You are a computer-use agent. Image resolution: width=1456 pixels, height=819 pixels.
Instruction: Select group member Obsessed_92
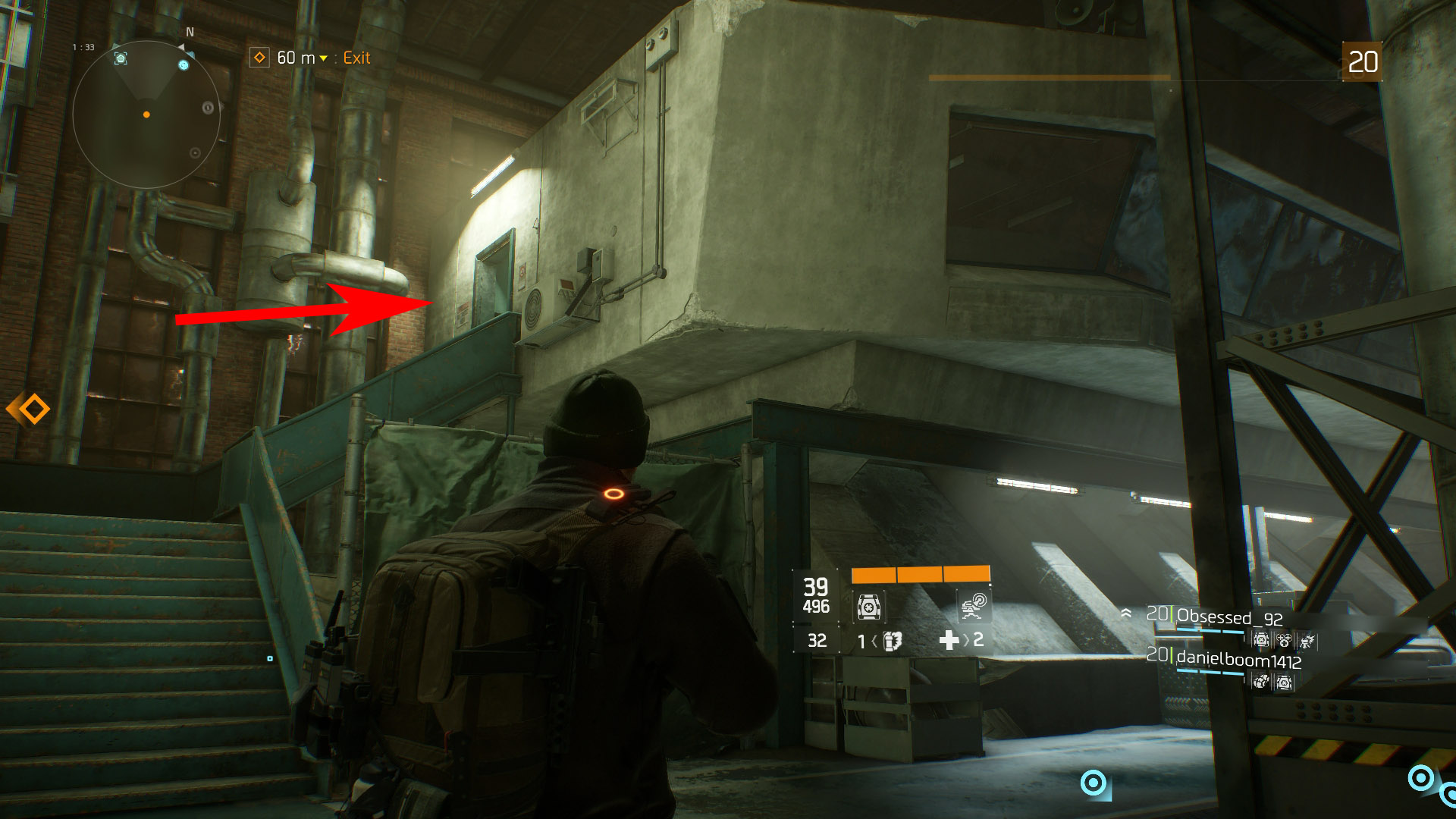tap(1228, 617)
